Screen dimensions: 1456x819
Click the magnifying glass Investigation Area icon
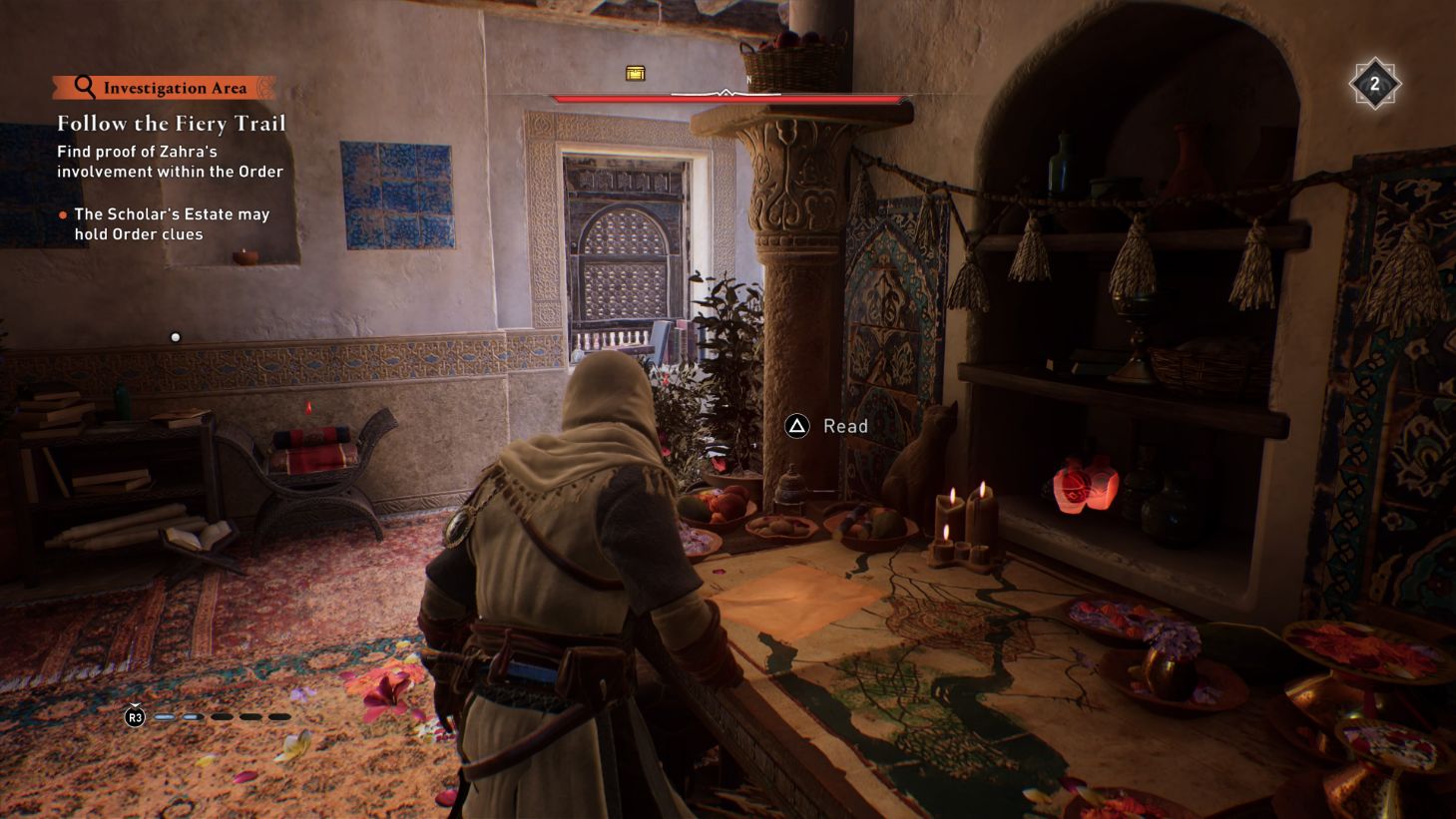(x=84, y=87)
